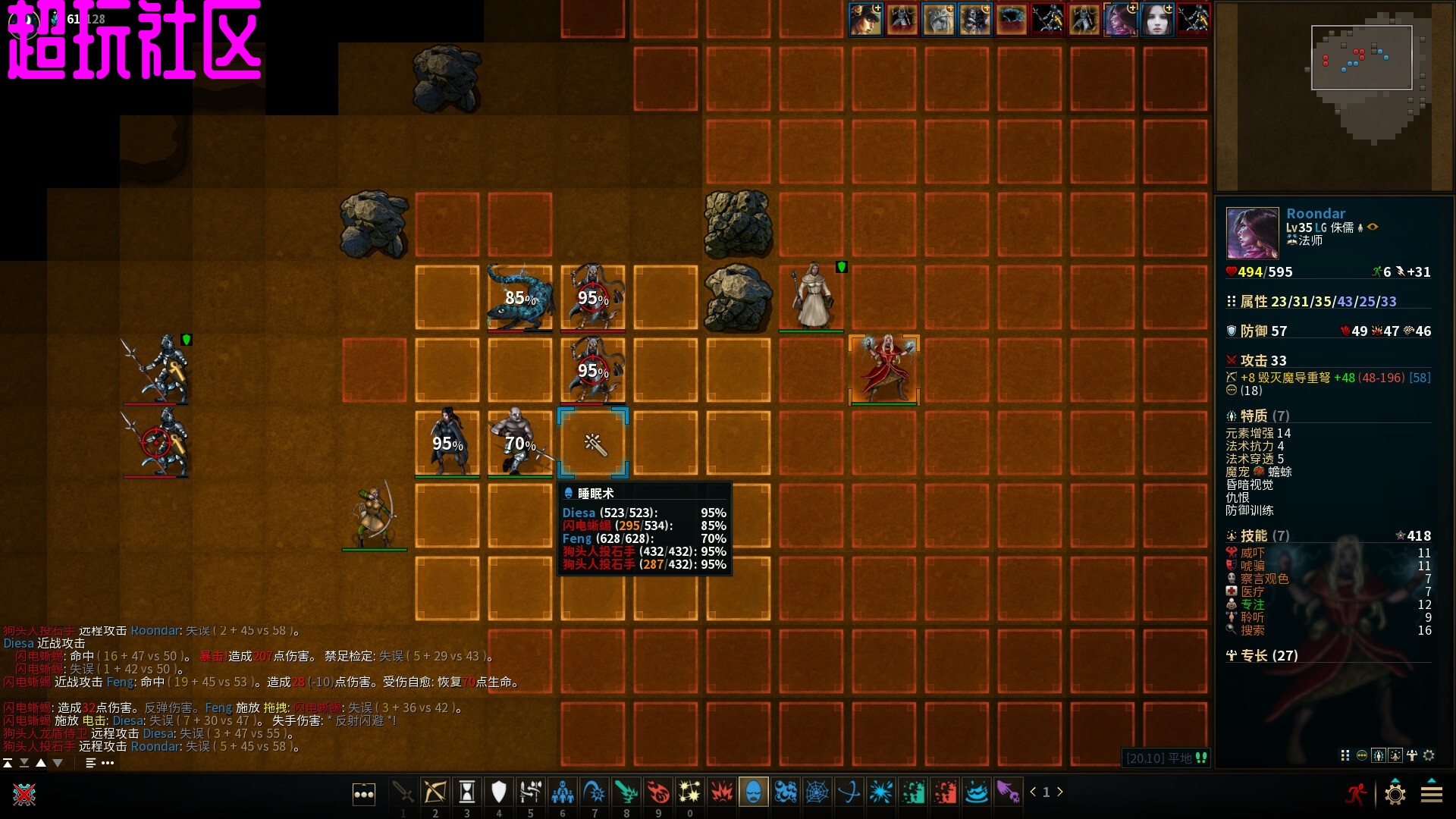1456x819 pixels.
Task: Activate the purple skull hand spell
Action: coord(1008,792)
